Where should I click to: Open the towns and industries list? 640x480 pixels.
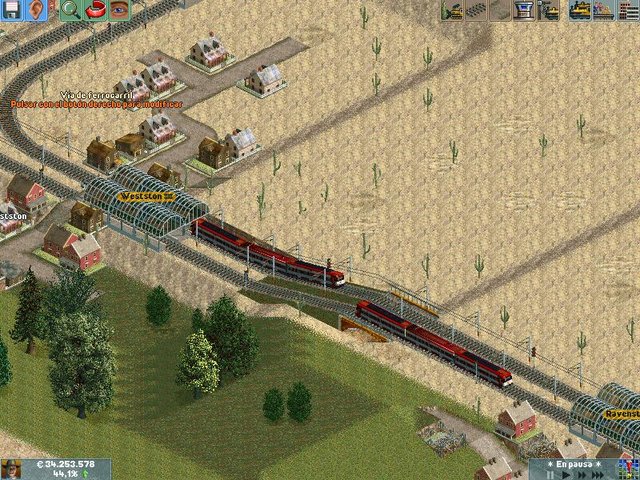tap(627, 10)
